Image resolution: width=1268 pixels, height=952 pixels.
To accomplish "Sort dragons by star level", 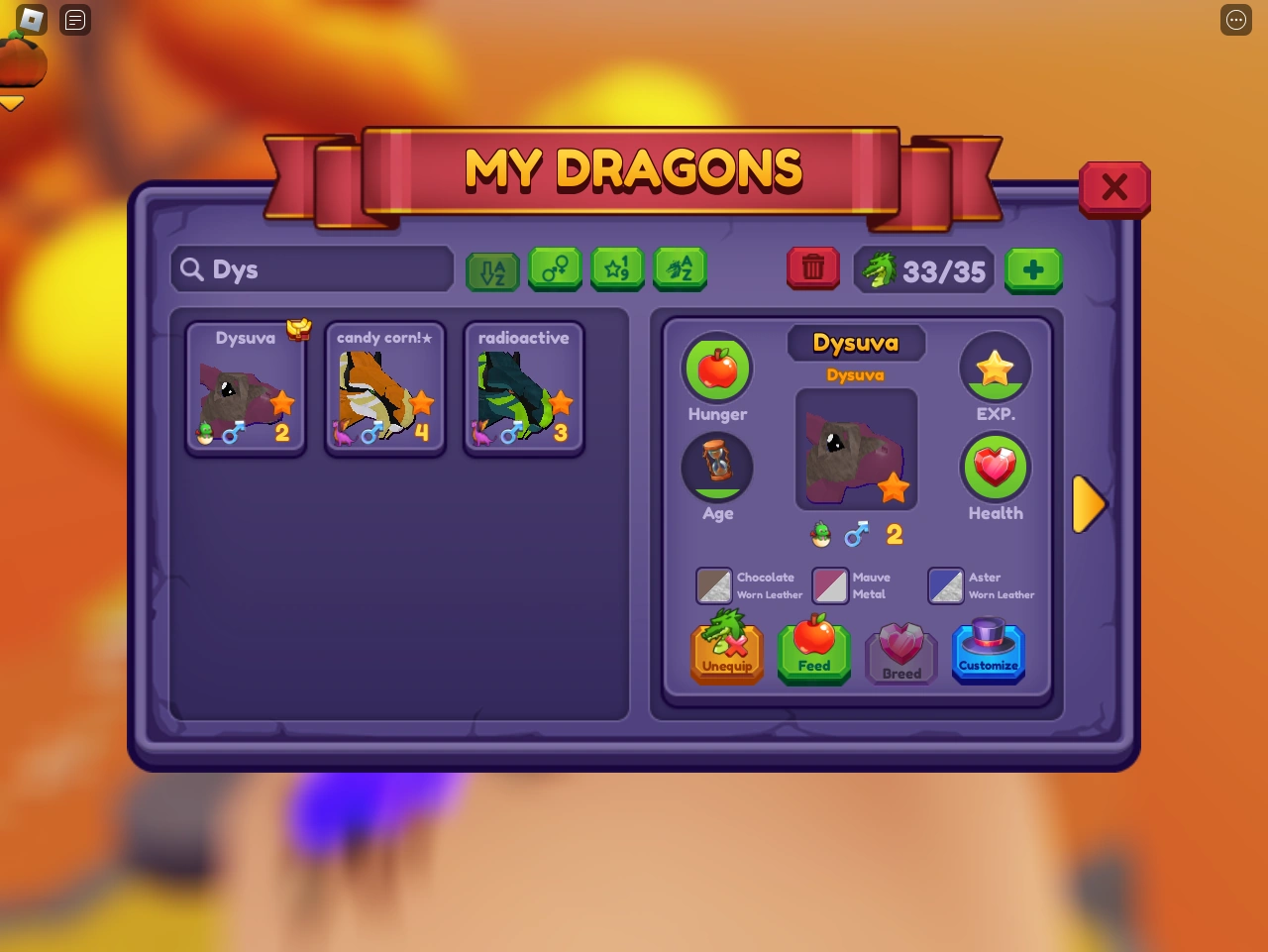I will click(617, 268).
